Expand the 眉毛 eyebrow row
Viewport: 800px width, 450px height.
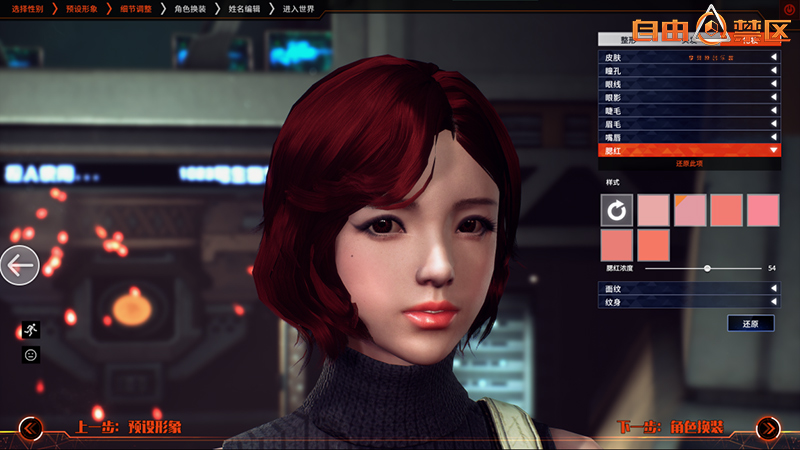coord(689,123)
